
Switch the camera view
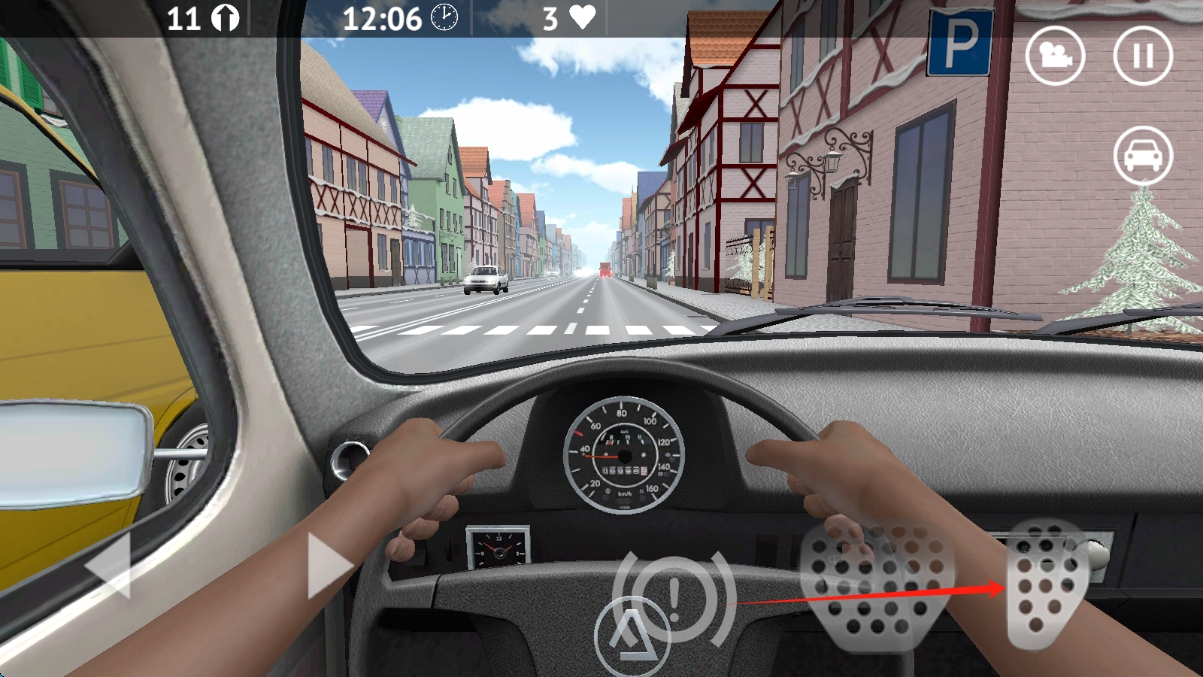(x=1055, y=55)
